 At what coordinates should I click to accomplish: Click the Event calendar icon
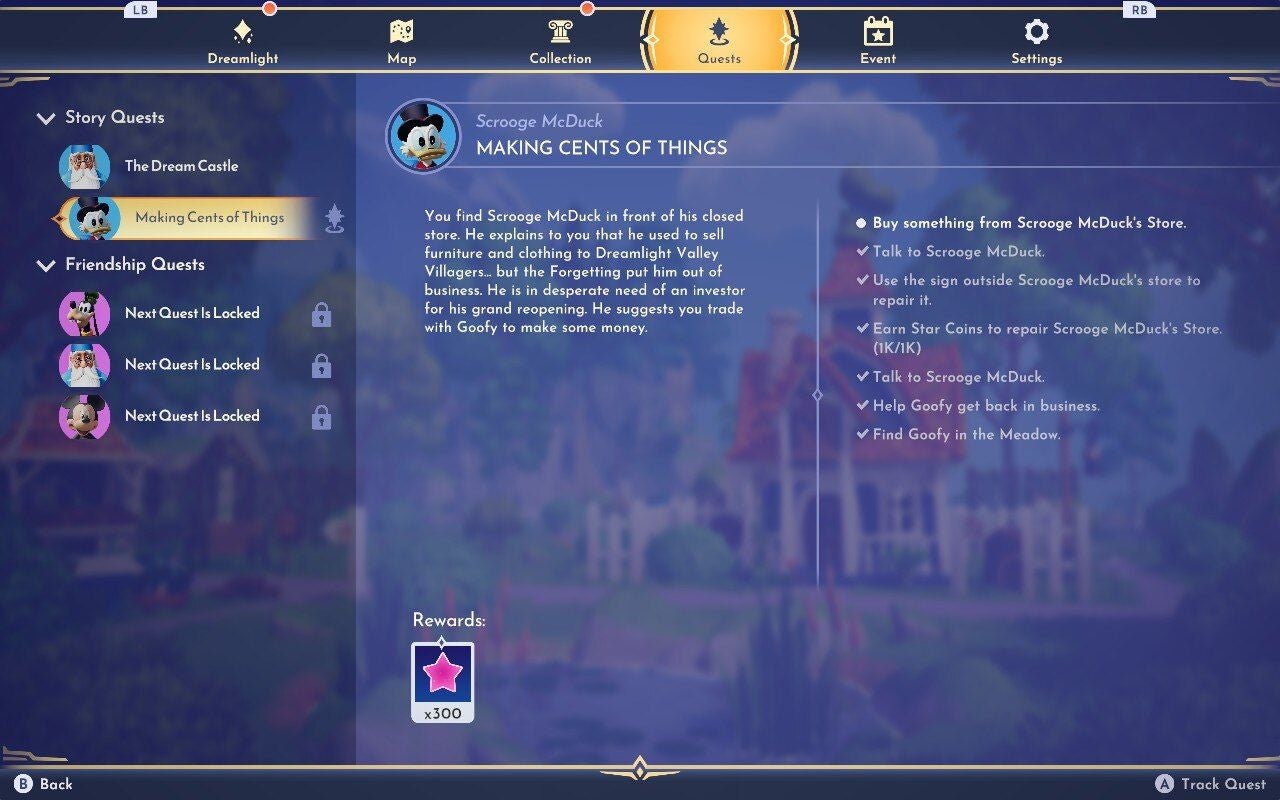click(877, 30)
